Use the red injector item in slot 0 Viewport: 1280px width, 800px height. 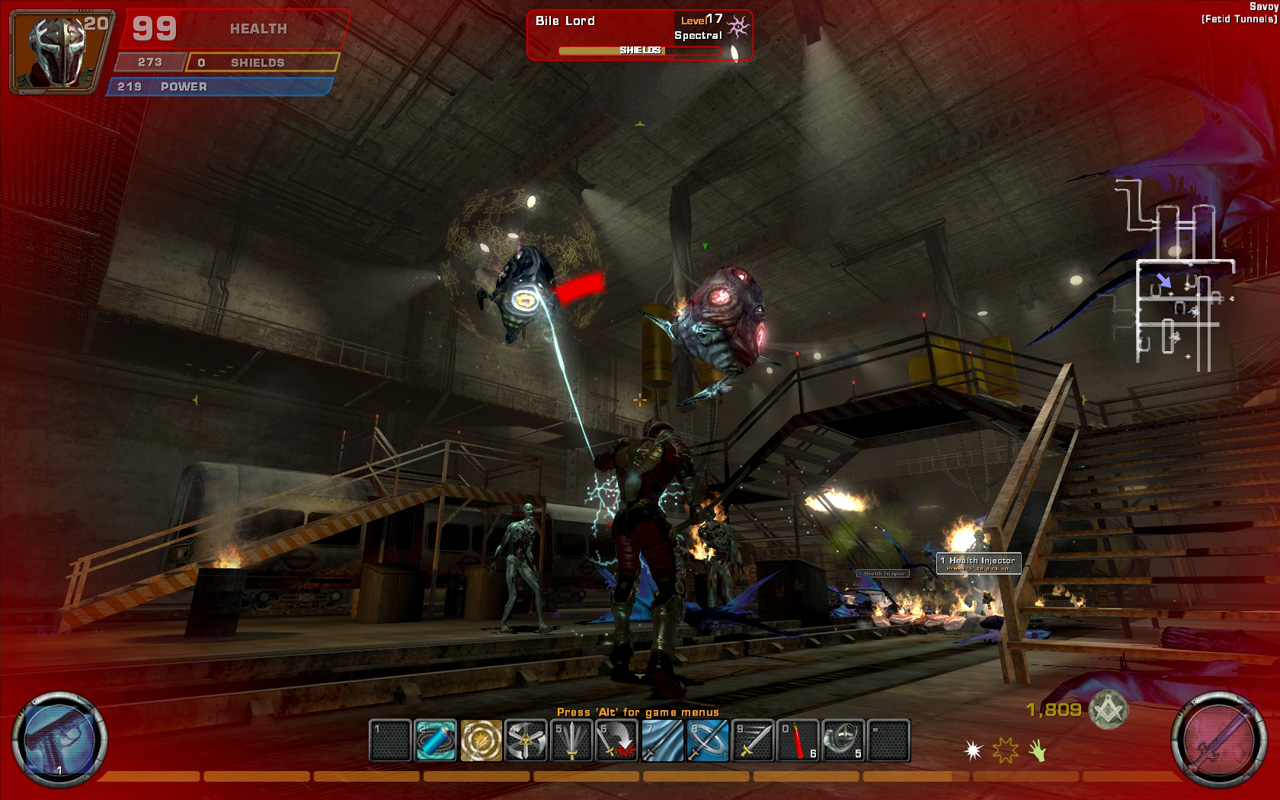point(798,741)
